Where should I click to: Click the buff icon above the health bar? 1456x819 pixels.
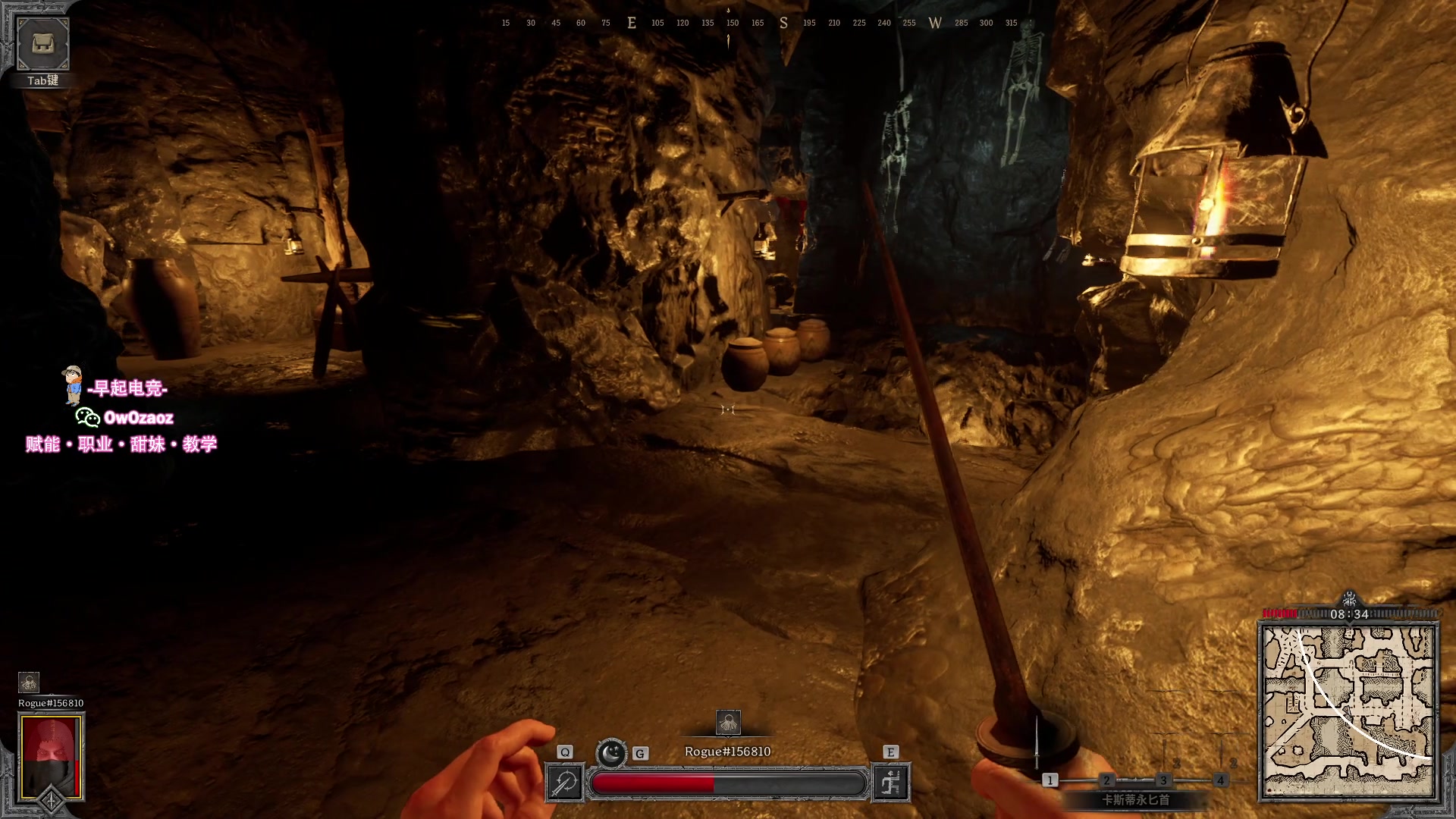(728, 723)
